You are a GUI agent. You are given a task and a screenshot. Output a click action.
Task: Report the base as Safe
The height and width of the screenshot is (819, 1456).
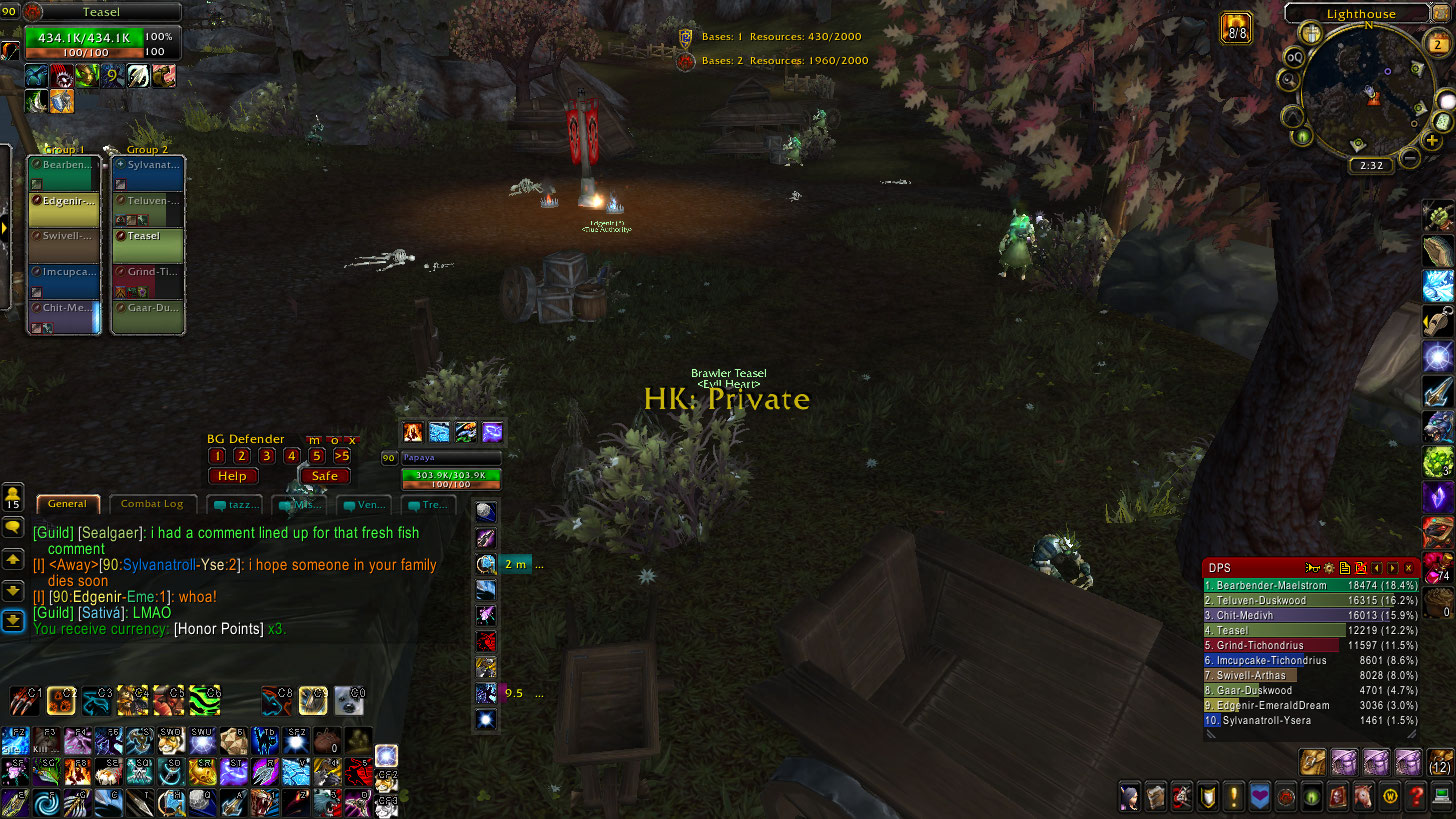tap(325, 476)
